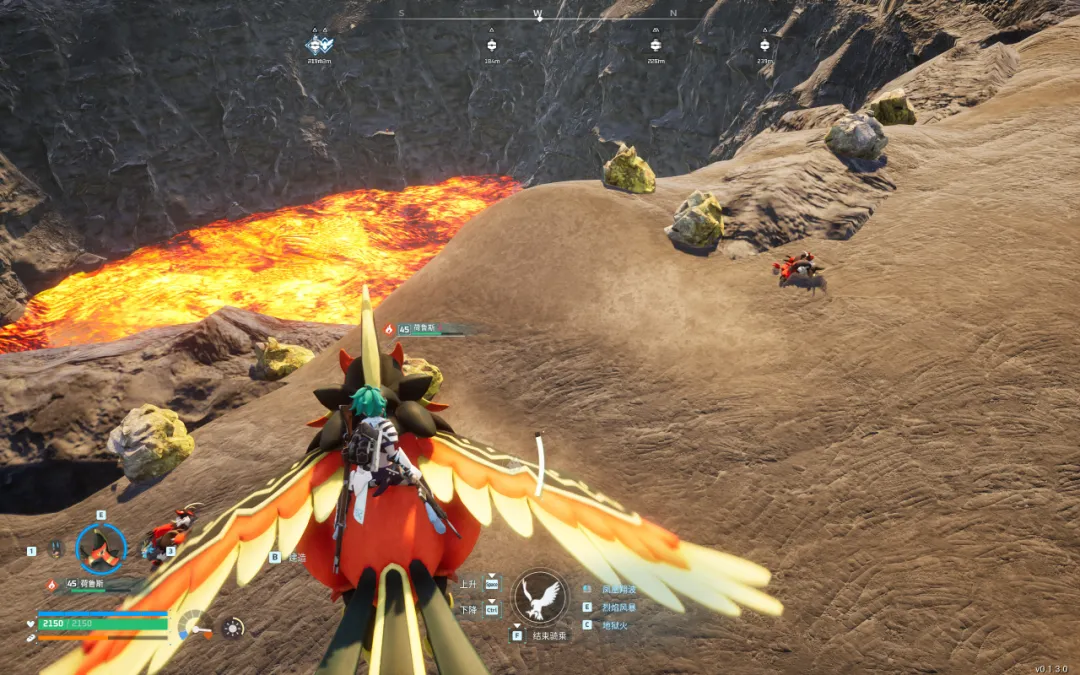Switch to the pal icon beside slot 1

pos(56,548)
